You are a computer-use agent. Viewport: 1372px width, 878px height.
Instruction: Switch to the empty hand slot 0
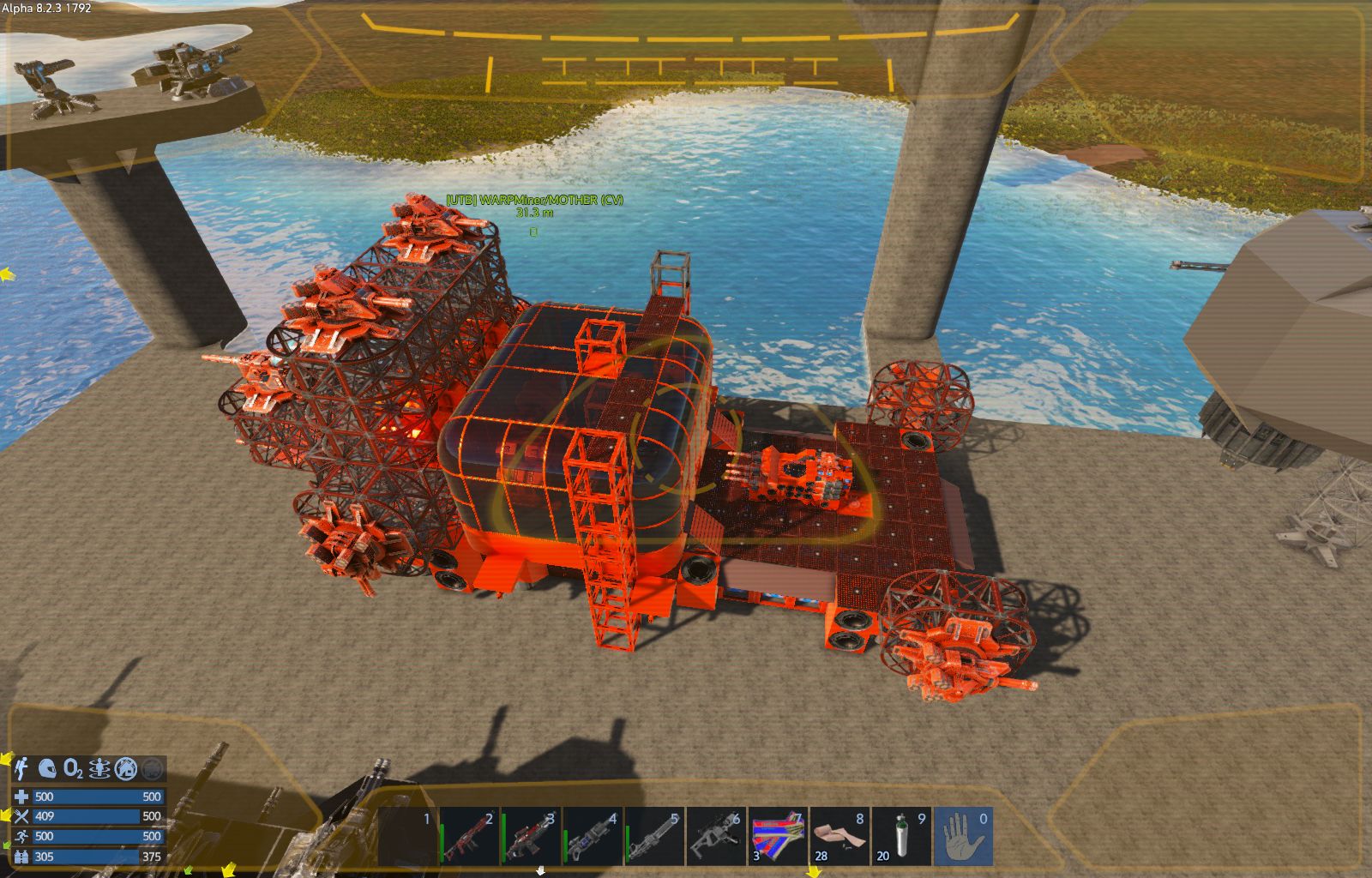963,836
